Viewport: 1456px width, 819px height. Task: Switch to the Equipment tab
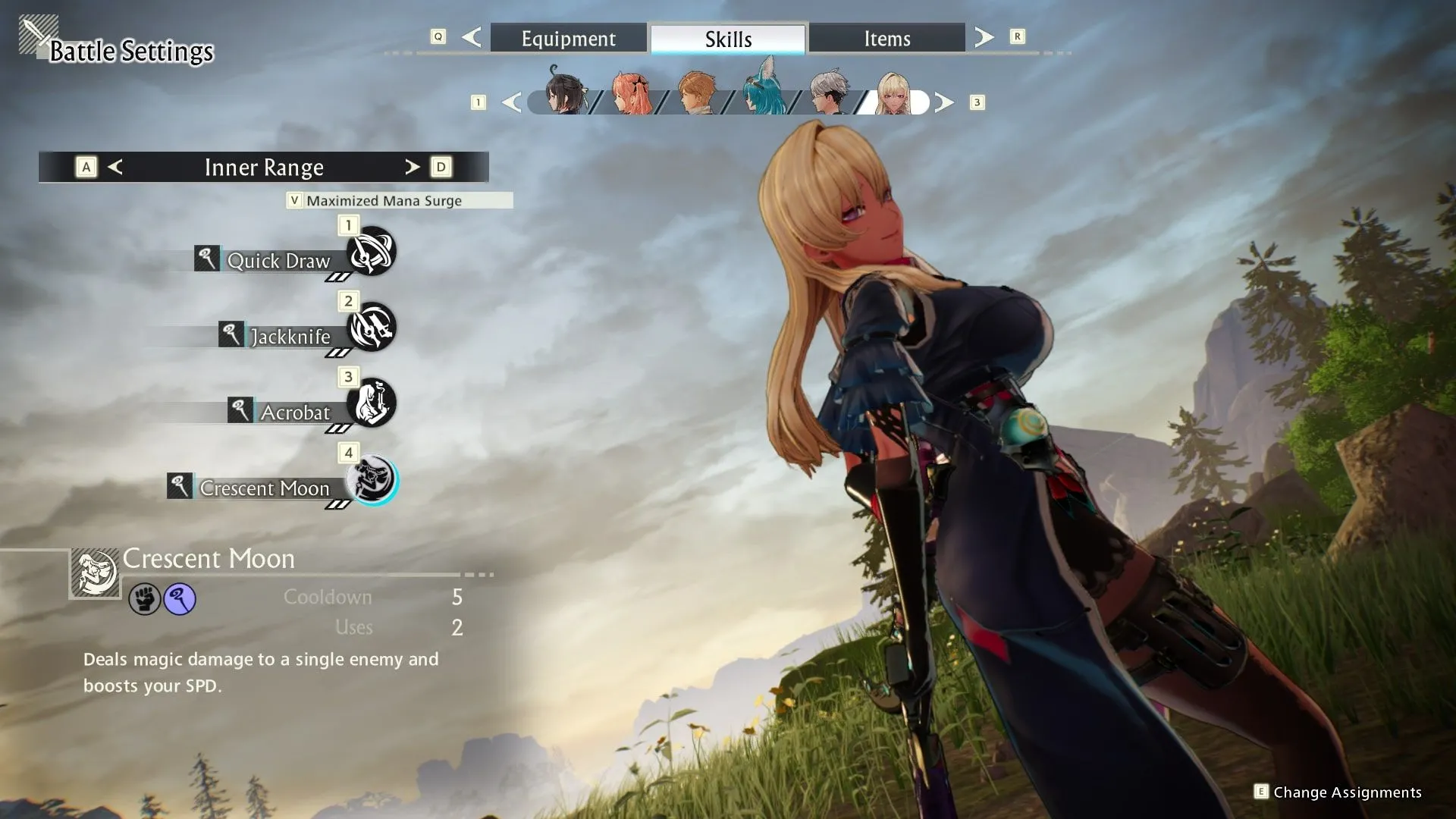coord(568,39)
